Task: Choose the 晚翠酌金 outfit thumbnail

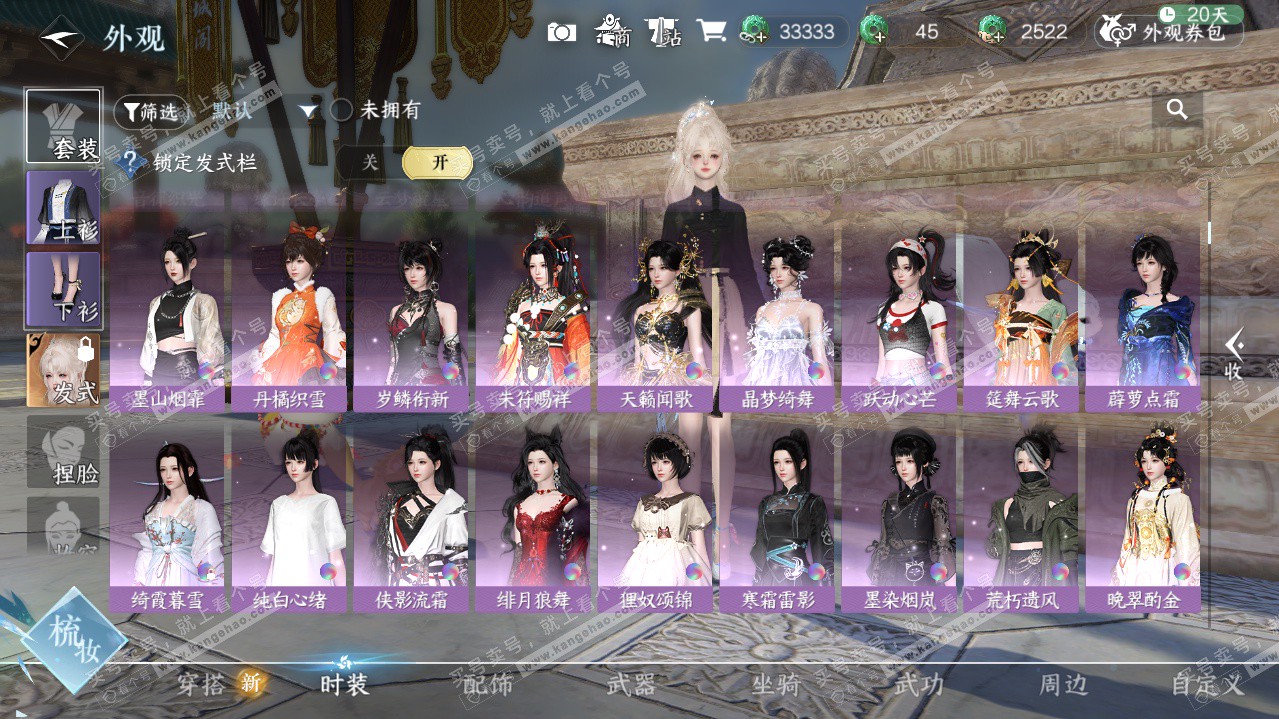Action: pyautogui.click(x=1143, y=517)
